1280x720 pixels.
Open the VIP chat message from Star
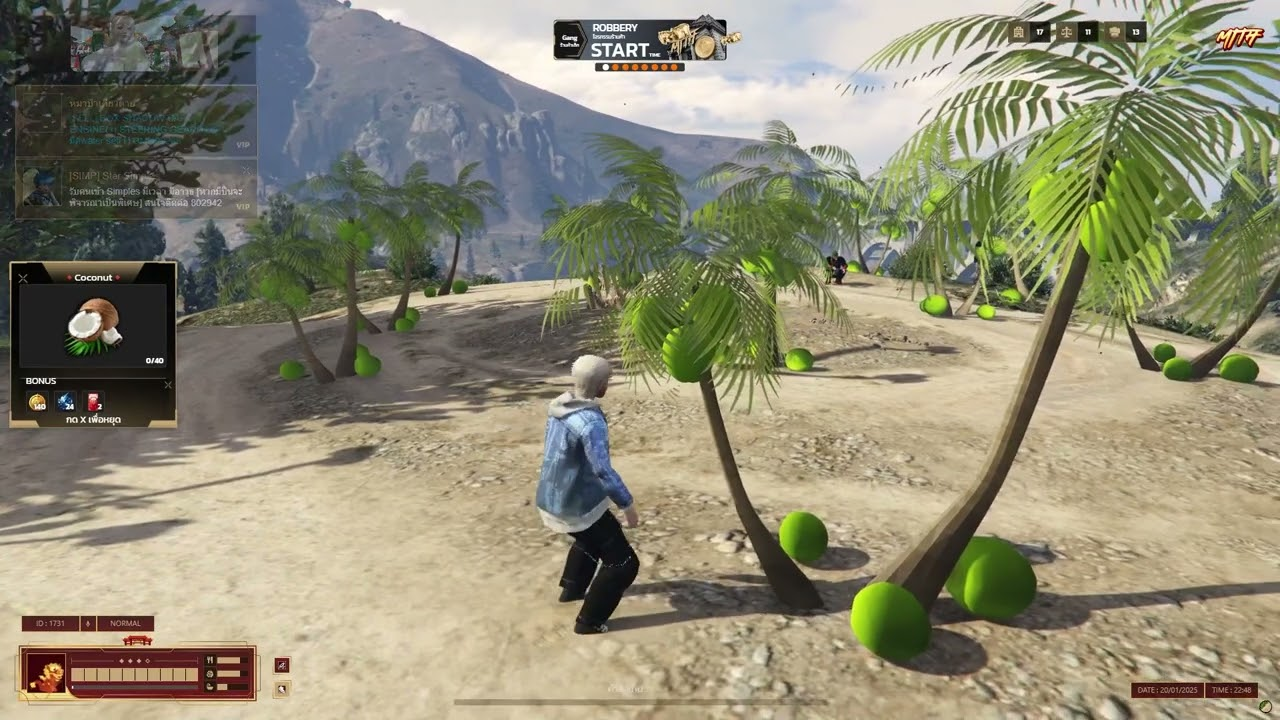(x=136, y=188)
